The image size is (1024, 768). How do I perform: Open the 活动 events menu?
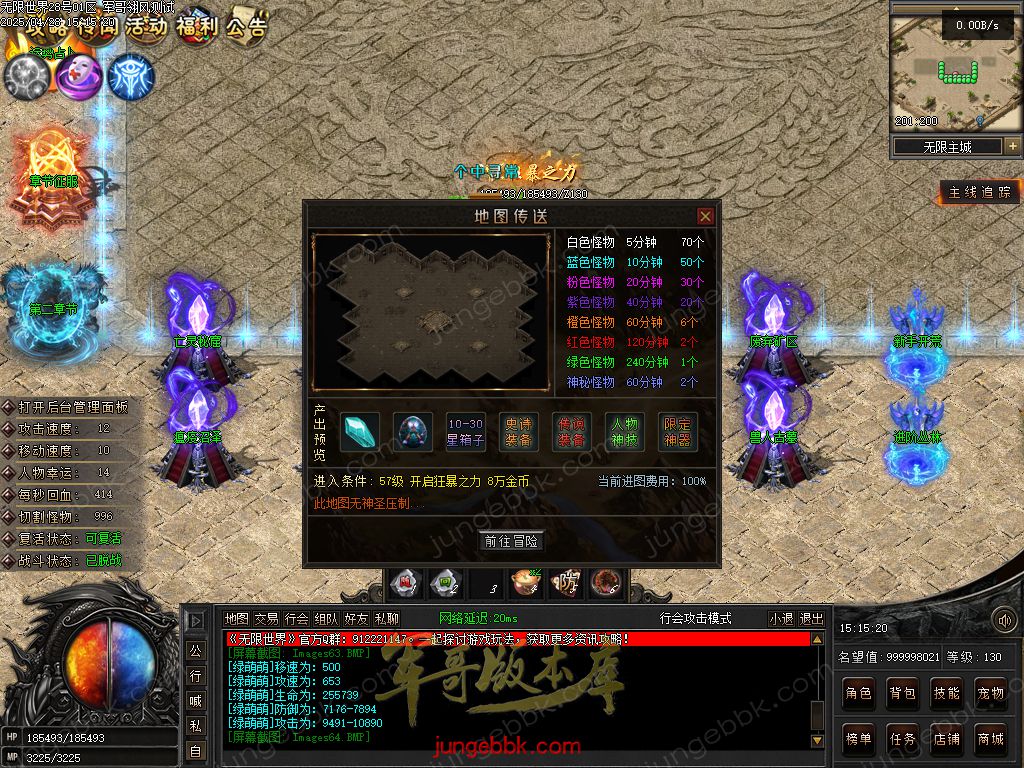146,27
